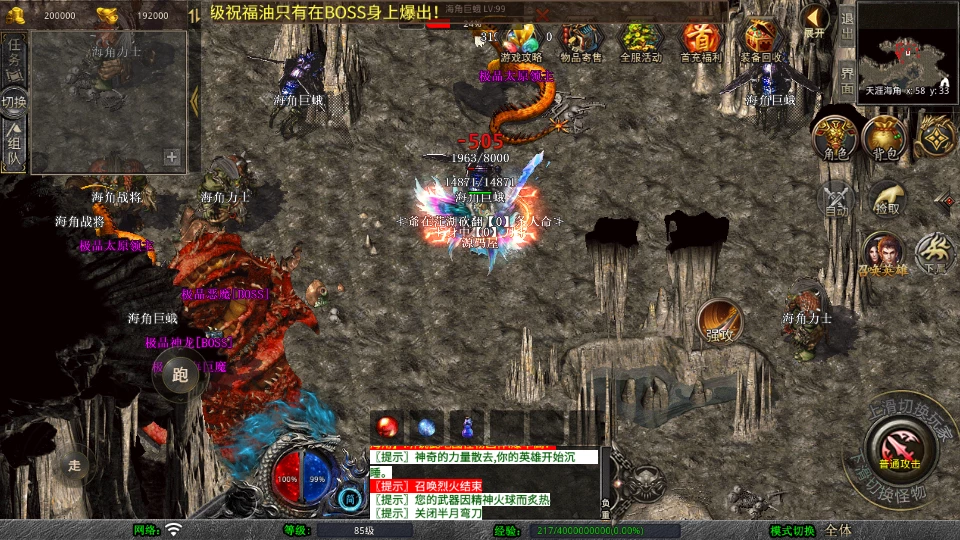
Task: Use the 强攻 strong attack skill
Action: pyautogui.click(x=720, y=320)
